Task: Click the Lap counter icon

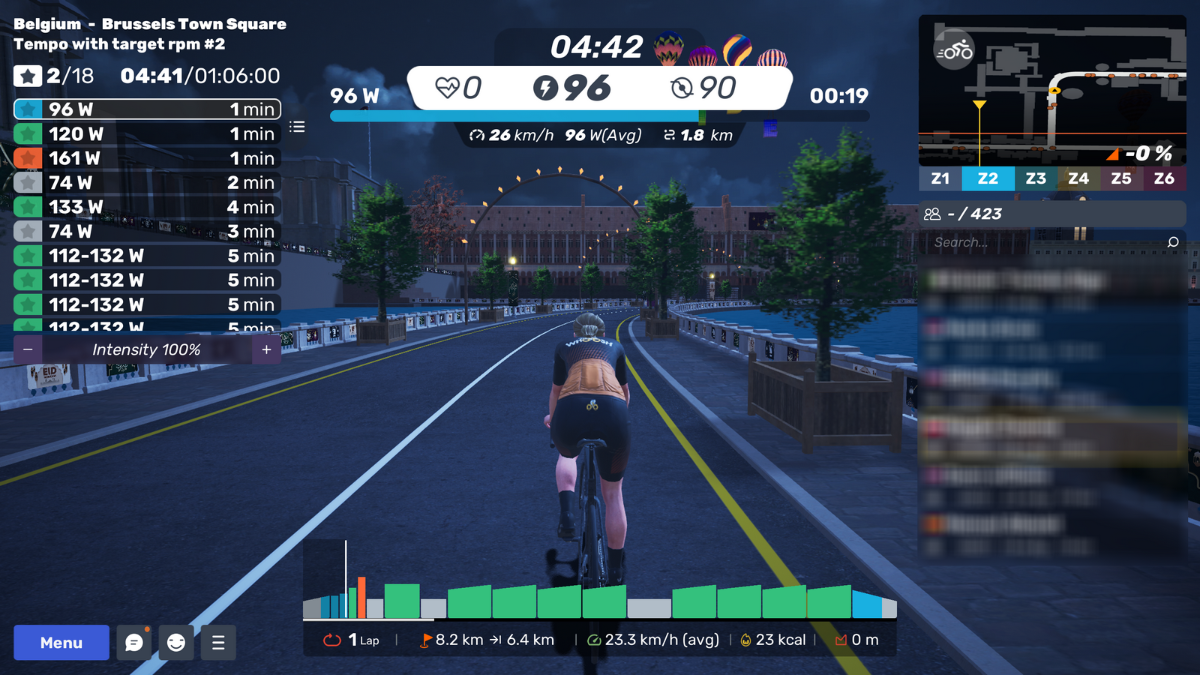Action: point(333,640)
